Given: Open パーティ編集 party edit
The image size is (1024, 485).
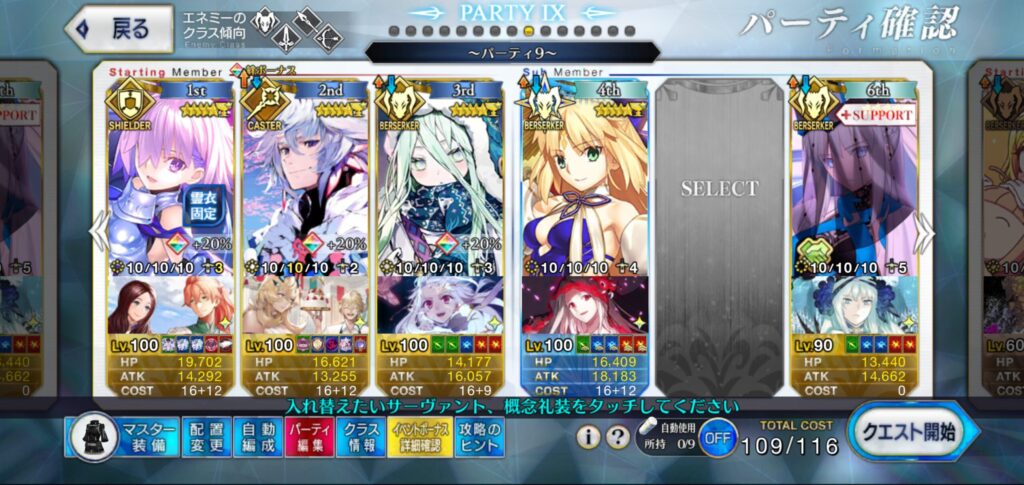Looking at the screenshot, I should pyautogui.click(x=309, y=437).
